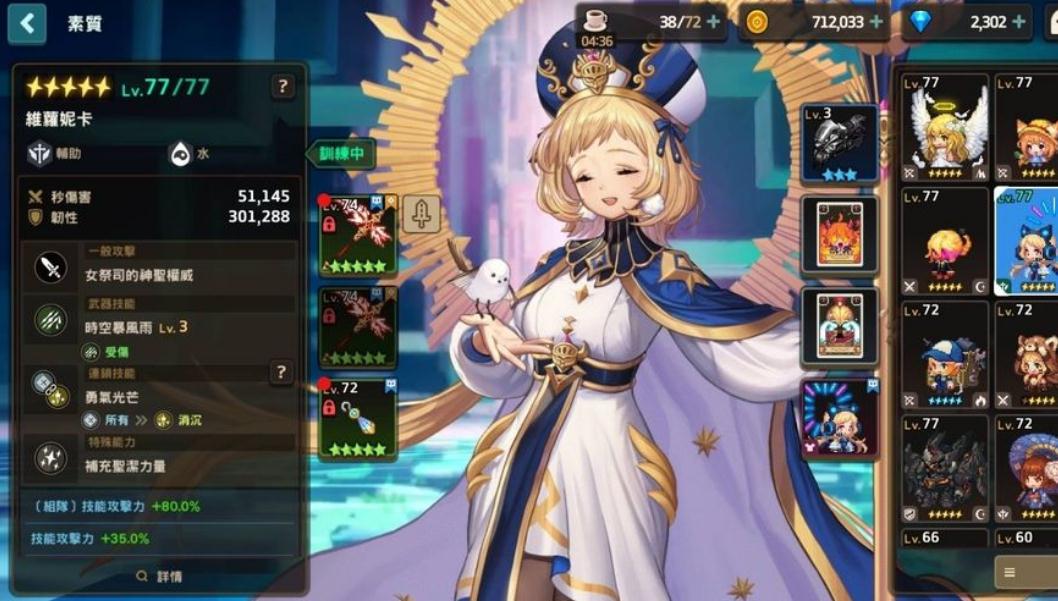Open the chain skill question mark help
The image size is (1058, 601).
283,372
